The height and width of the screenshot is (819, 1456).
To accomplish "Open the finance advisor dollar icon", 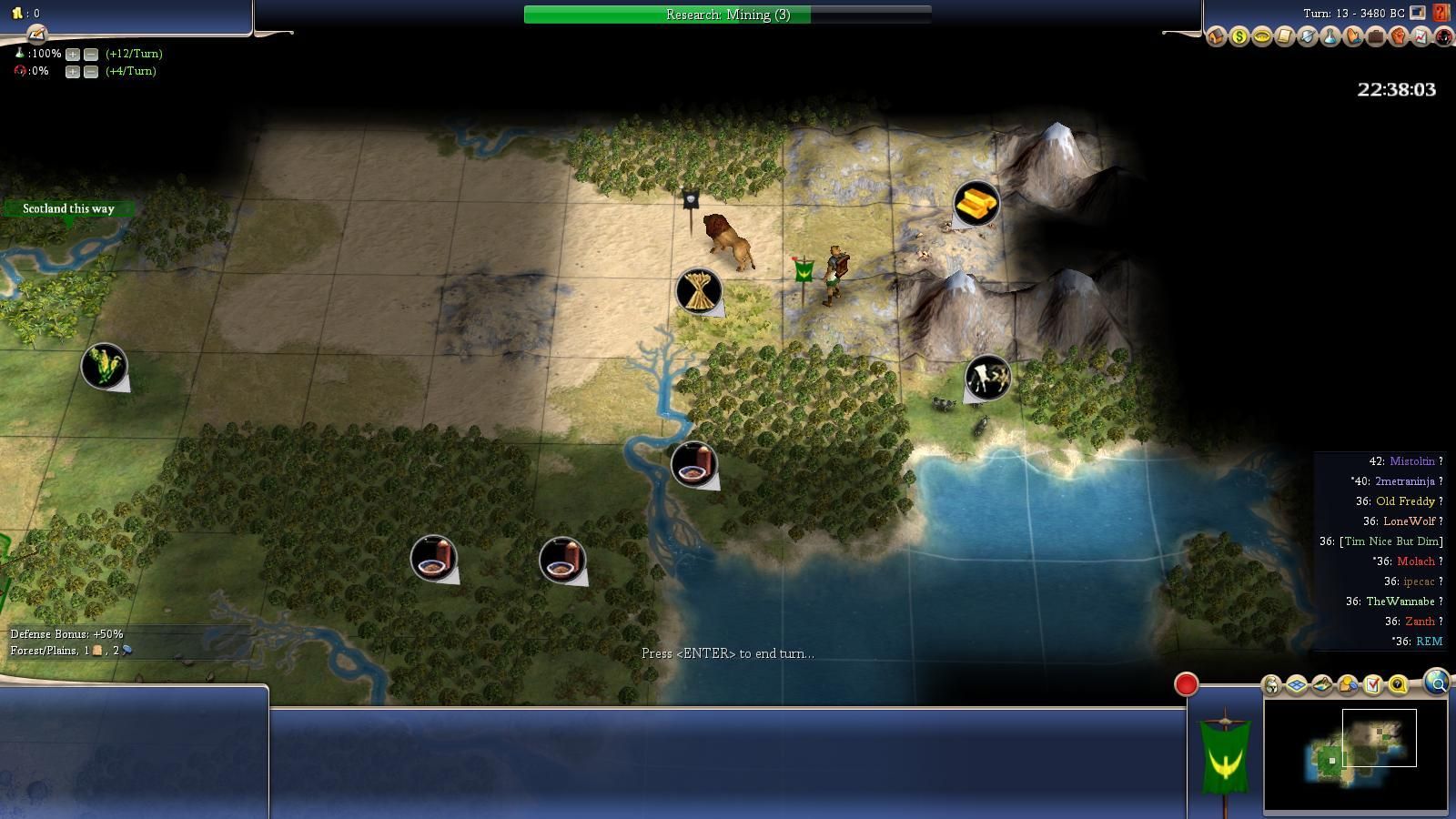I will 1239,37.
